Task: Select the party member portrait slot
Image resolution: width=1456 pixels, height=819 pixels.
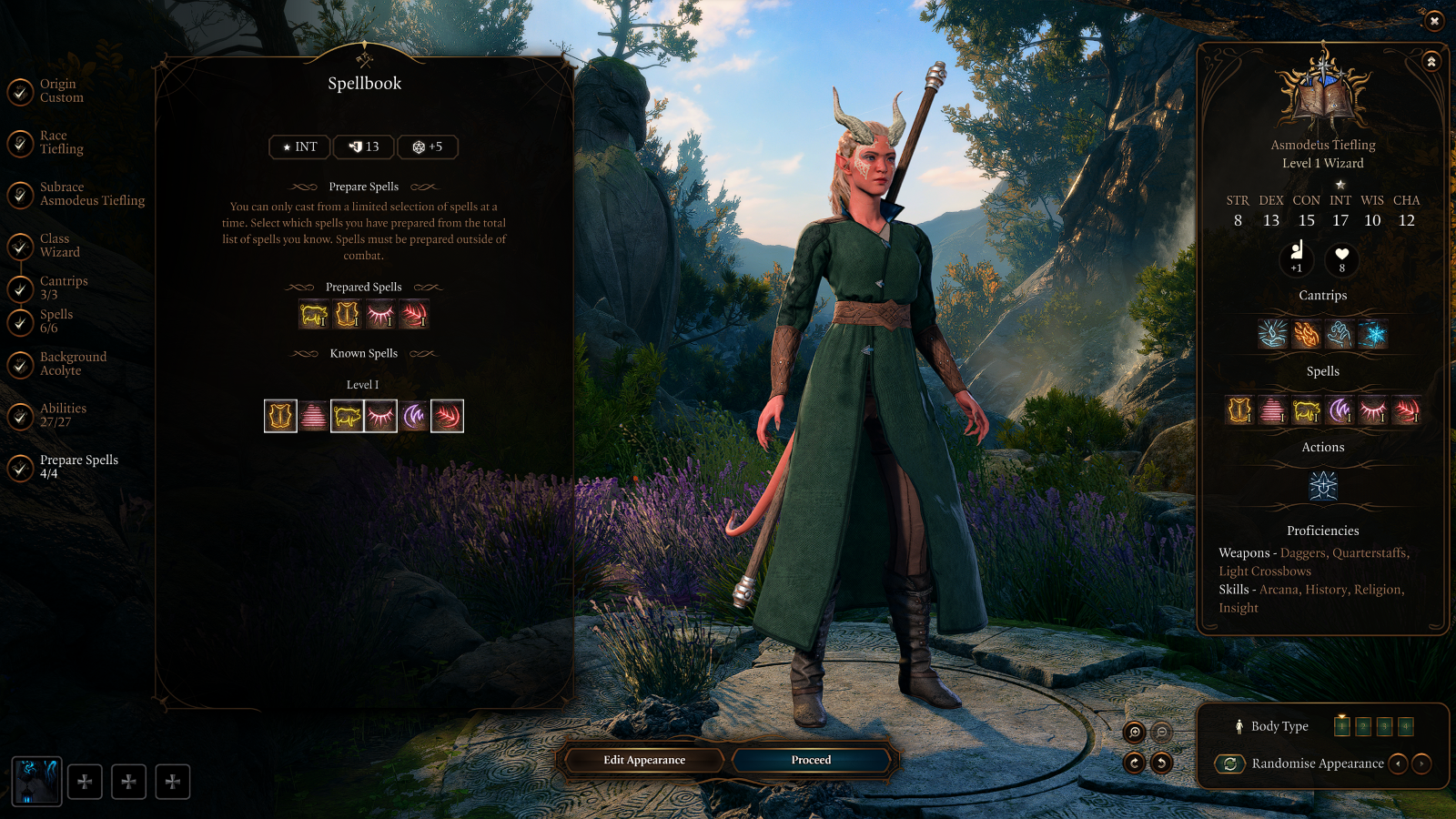Action: tap(36, 782)
